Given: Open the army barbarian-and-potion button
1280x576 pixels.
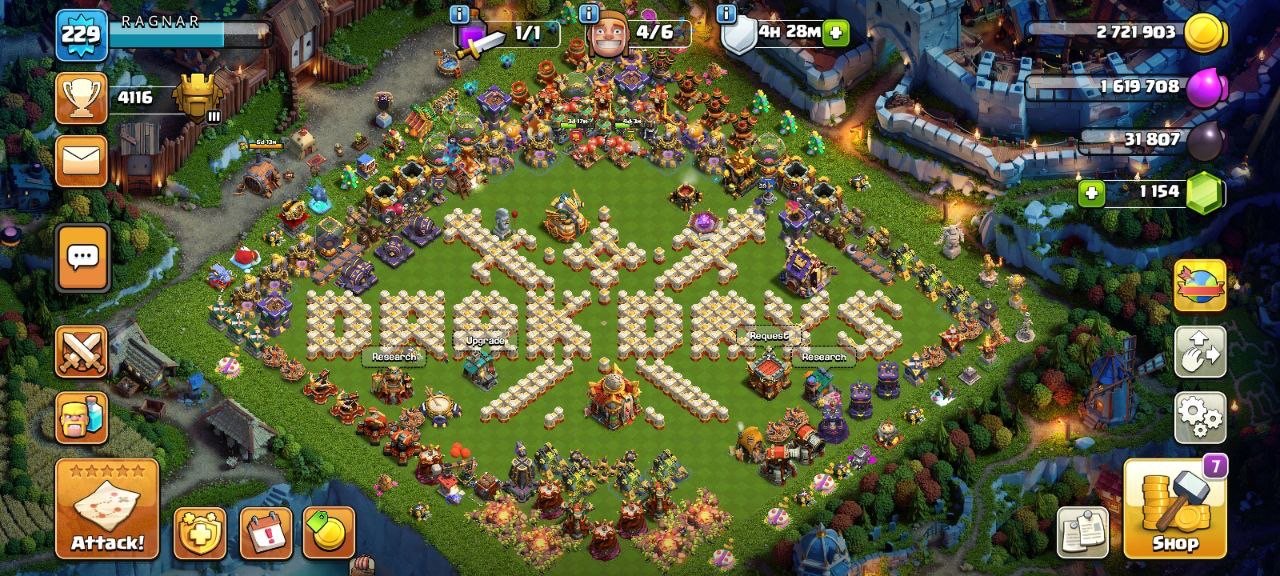Looking at the screenshot, I should [81, 417].
